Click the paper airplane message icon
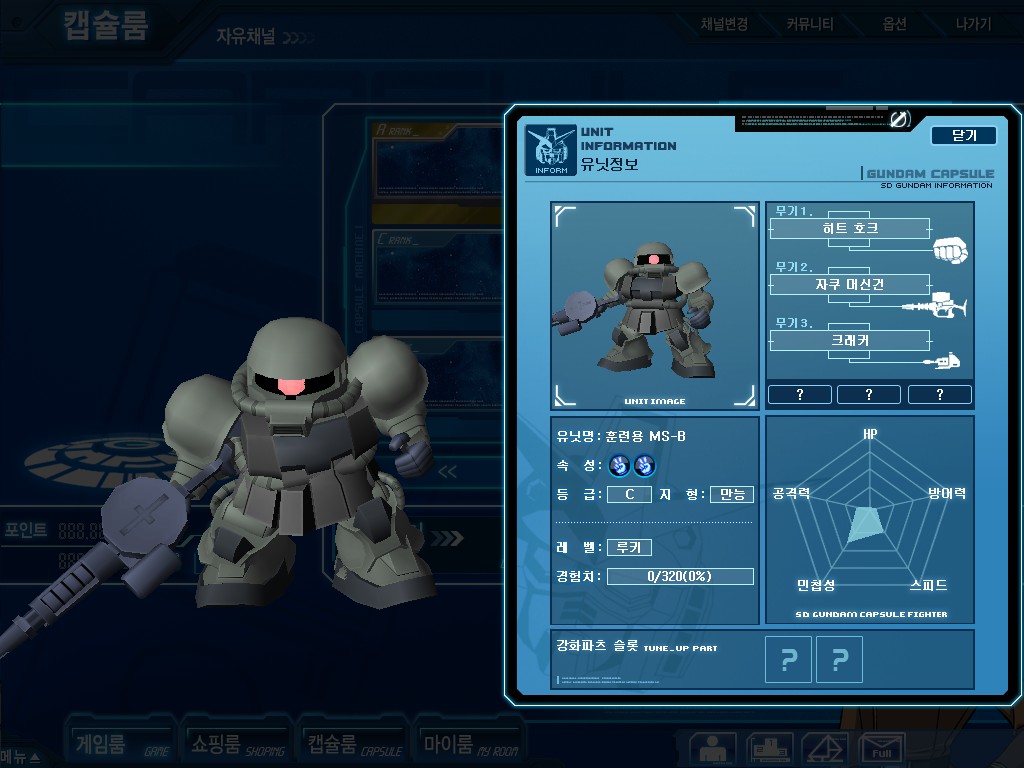1024x768 pixels. point(826,748)
